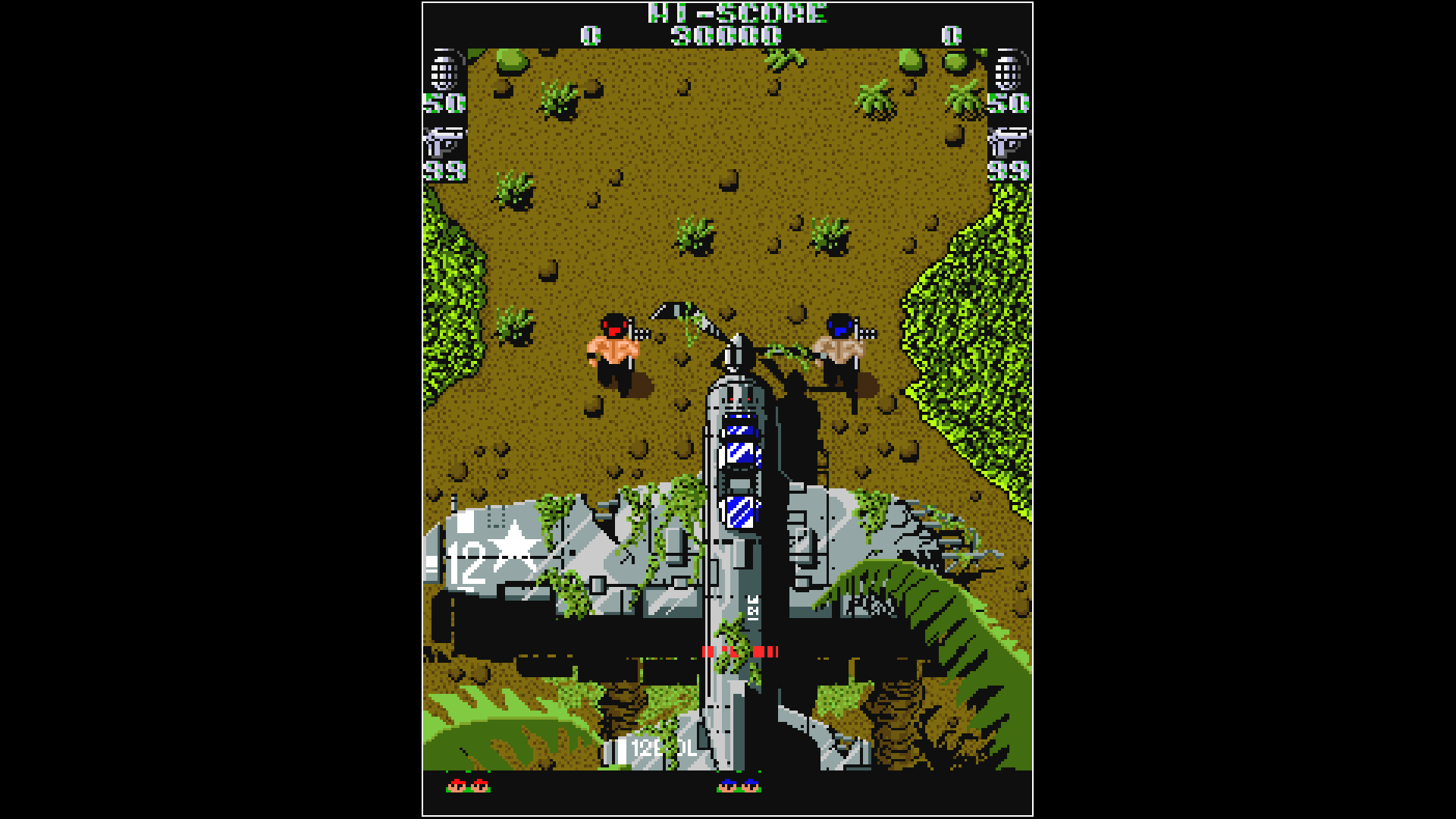This screenshot has height=819, width=1456.
Task: Click the second red life head icon
Action: pyautogui.click(x=480, y=787)
